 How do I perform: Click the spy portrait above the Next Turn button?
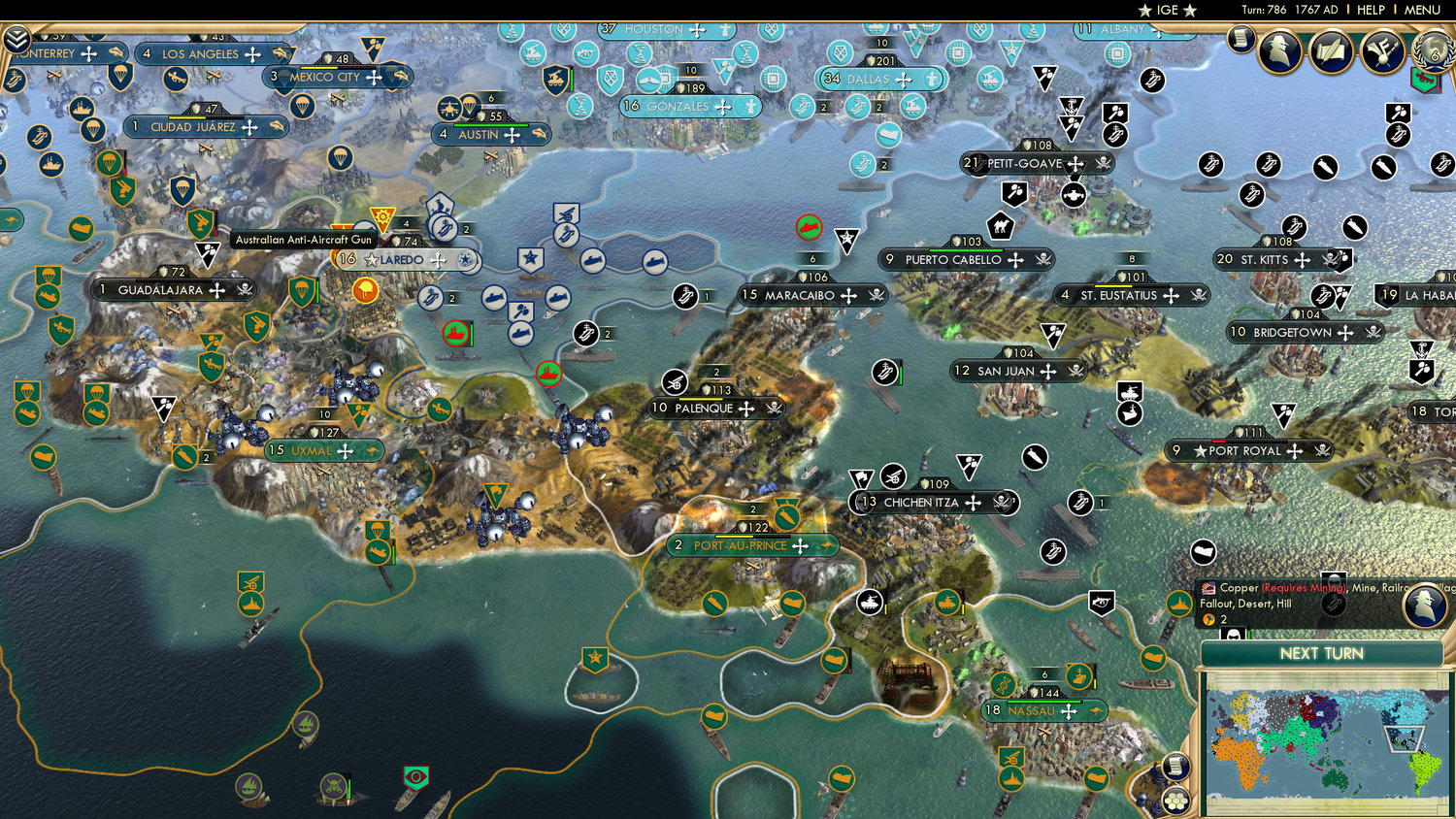1425,605
